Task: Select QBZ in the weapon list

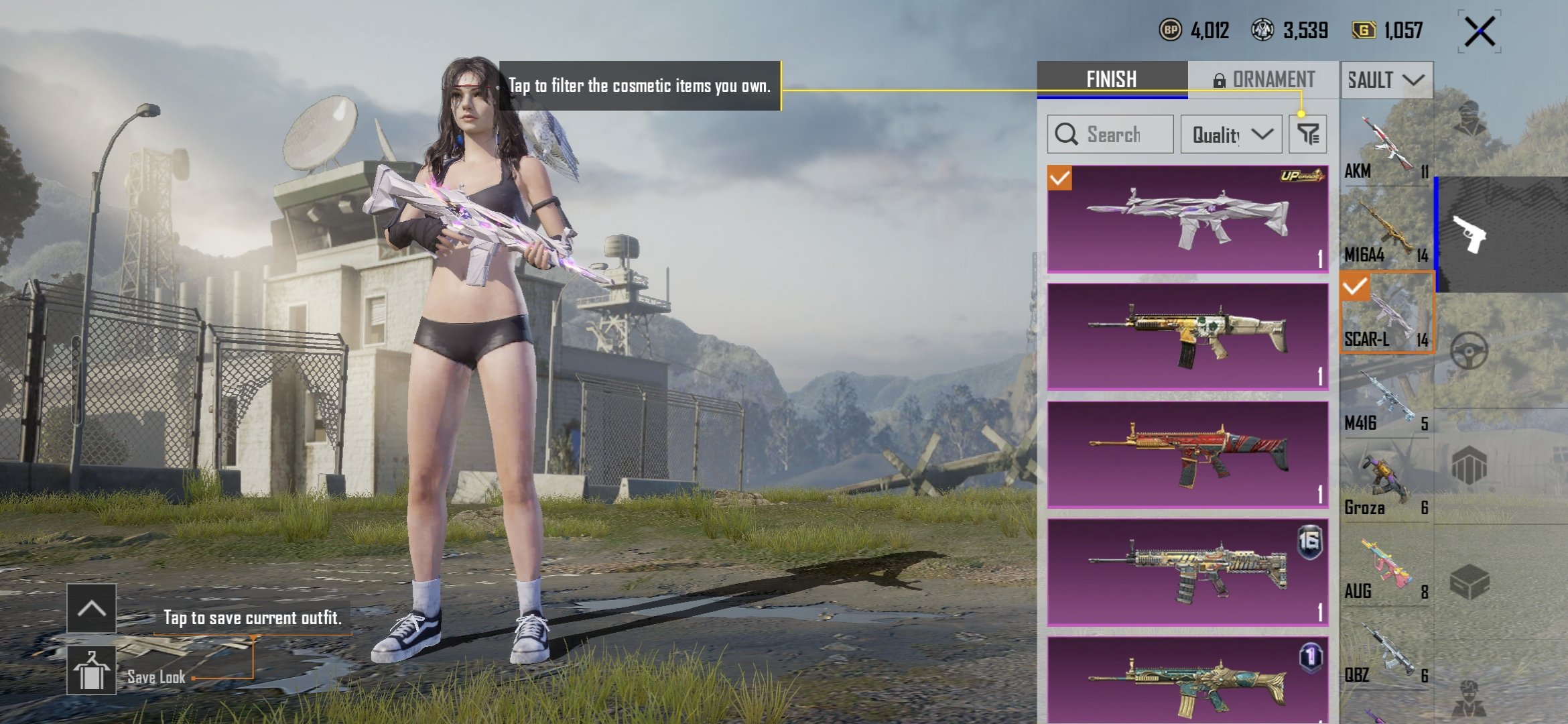Action: point(1386,652)
